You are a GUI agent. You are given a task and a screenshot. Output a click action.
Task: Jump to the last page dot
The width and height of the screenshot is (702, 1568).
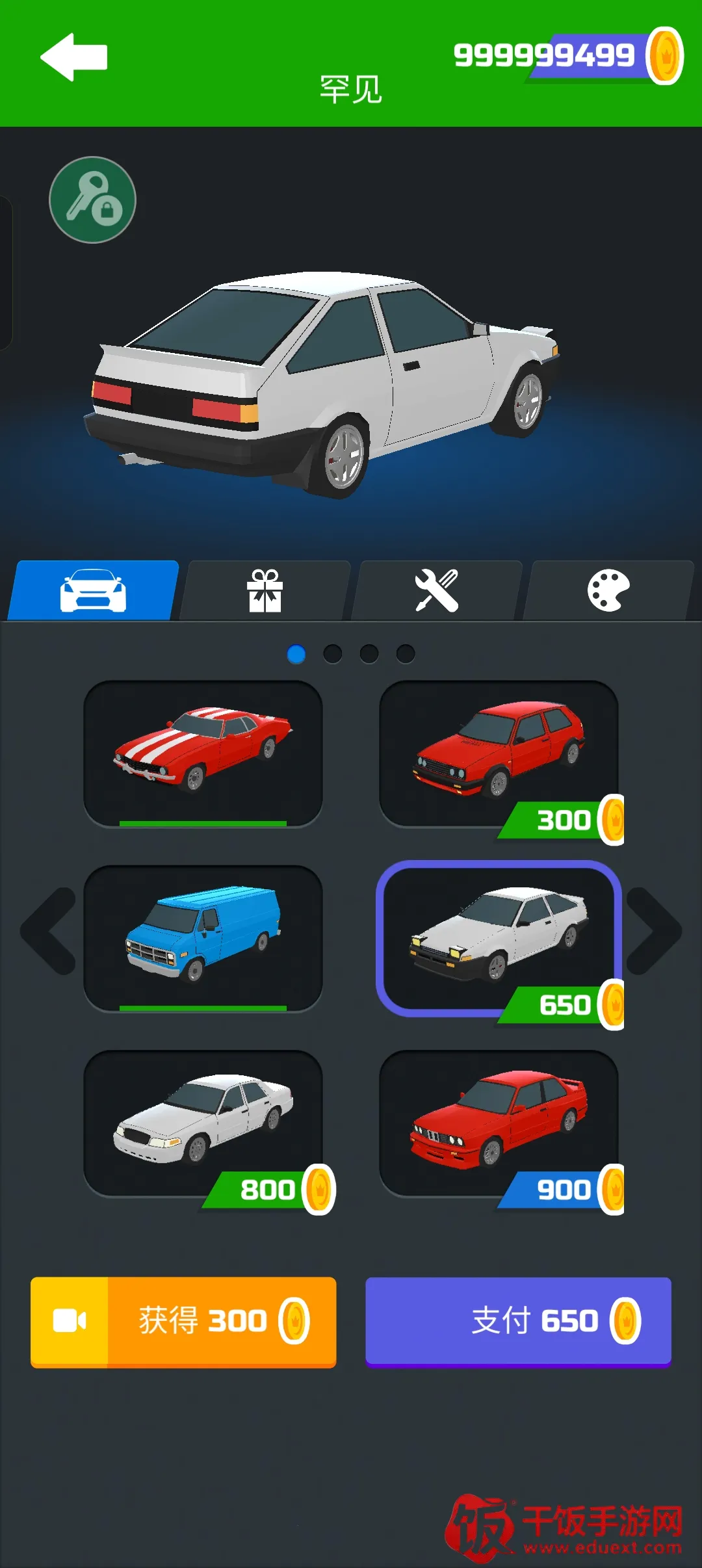[406, 654]
